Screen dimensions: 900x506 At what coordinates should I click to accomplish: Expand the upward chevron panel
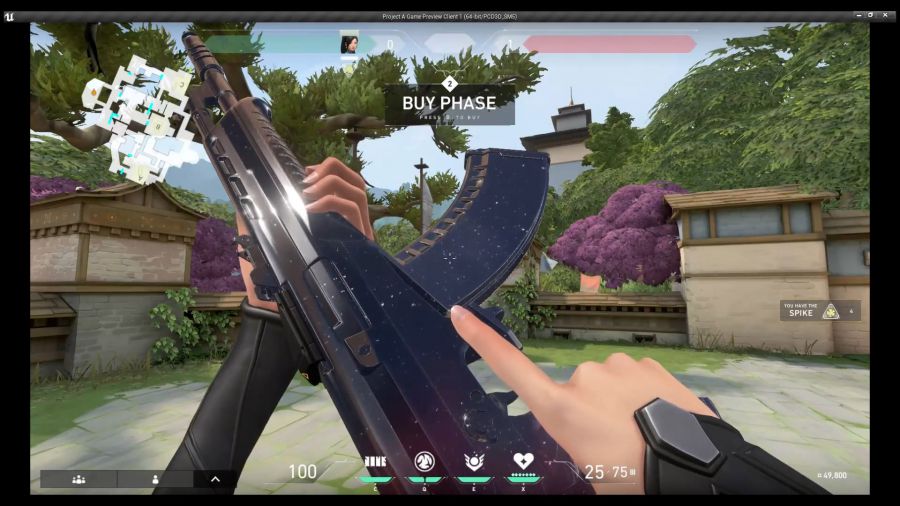pos(215,479)
